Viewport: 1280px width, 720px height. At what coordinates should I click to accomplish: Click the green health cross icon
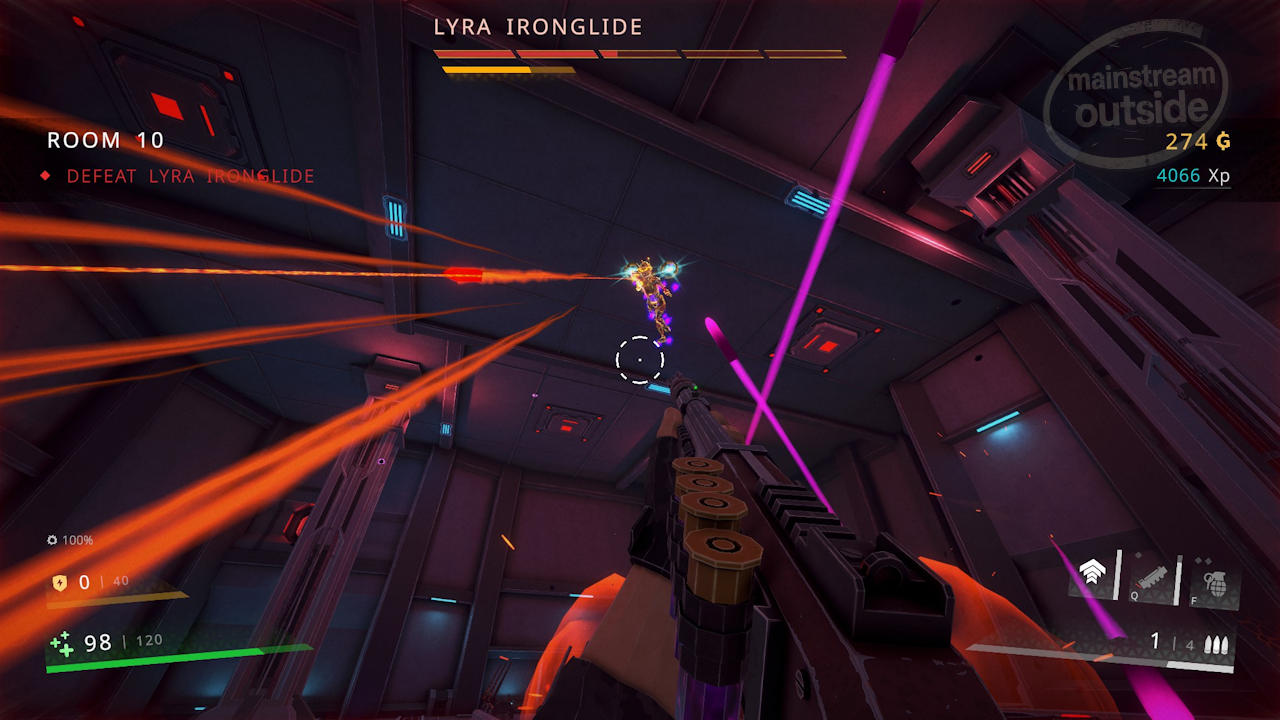pos(62,643)
